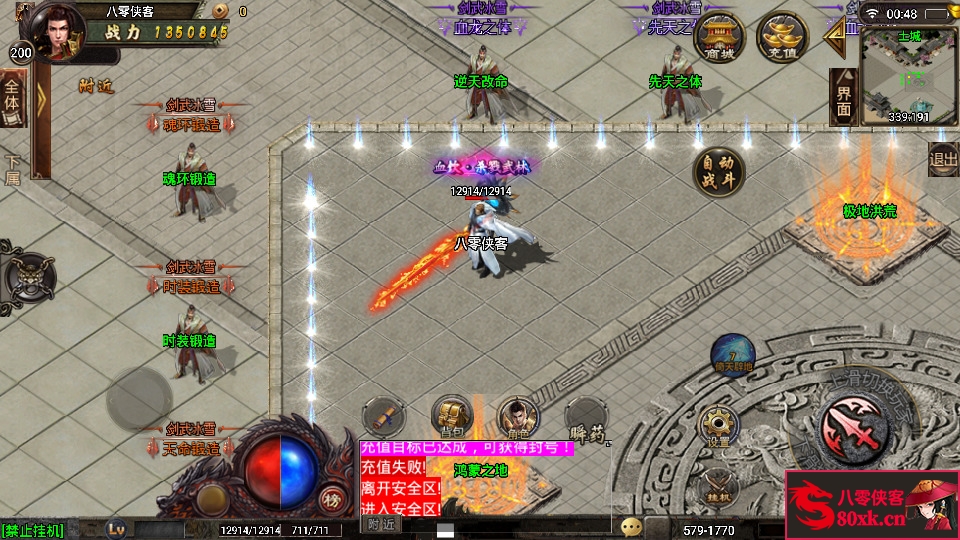
Task: Open the 设置 gear settings
Action: pos(718,426)
